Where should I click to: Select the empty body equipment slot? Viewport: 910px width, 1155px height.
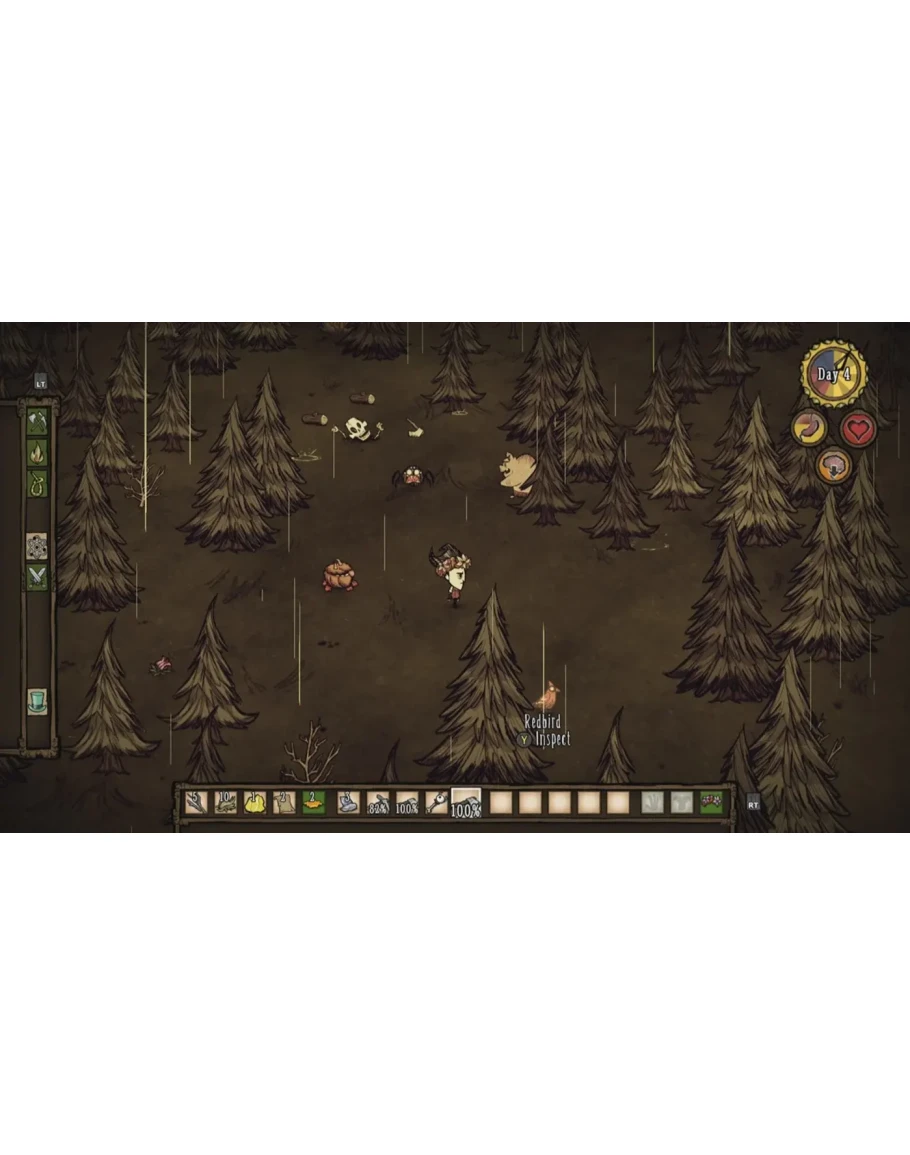click(682, 802)
